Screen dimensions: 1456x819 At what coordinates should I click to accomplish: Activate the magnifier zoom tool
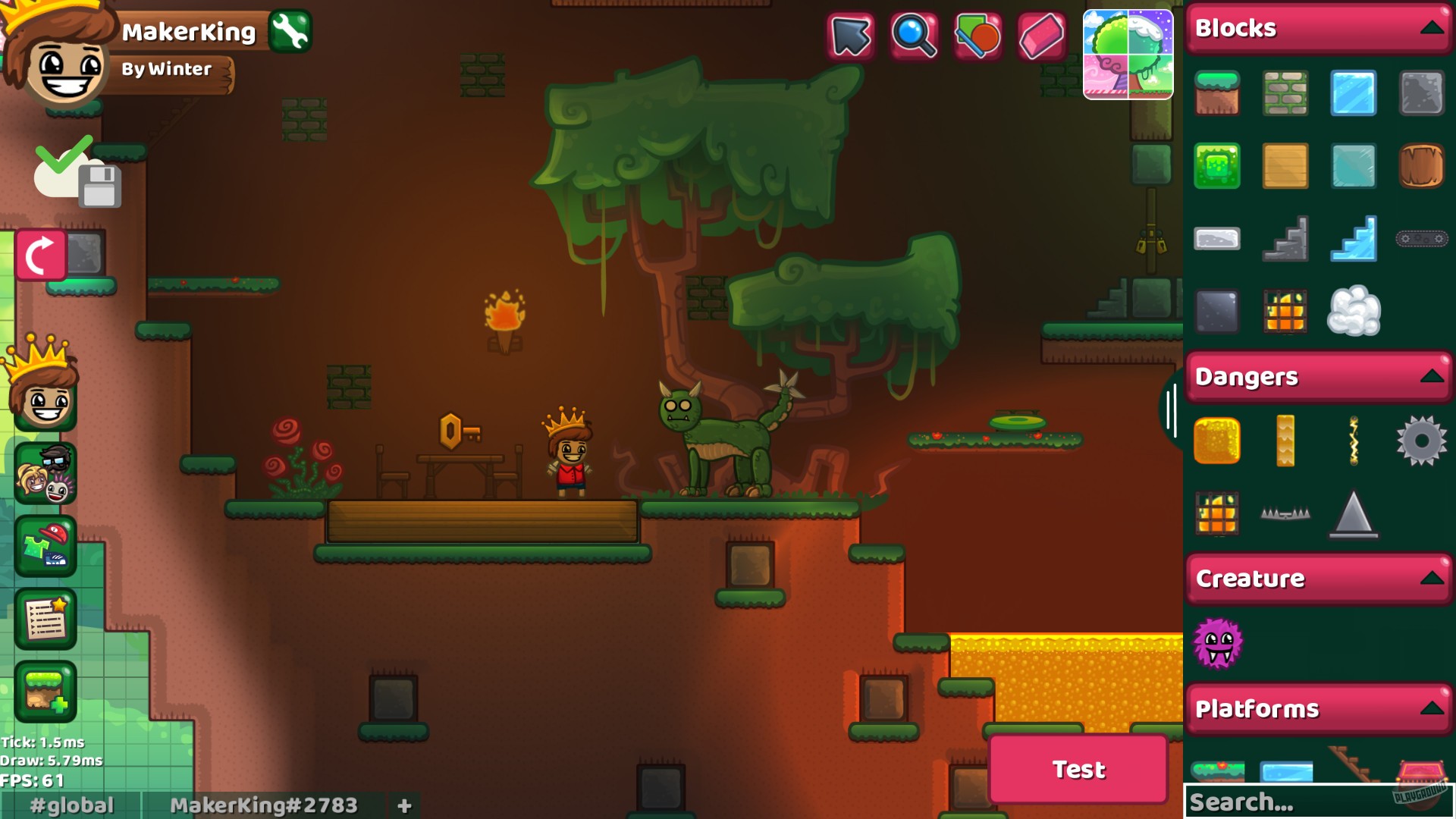pyautogui.click(x=915, y=33)
